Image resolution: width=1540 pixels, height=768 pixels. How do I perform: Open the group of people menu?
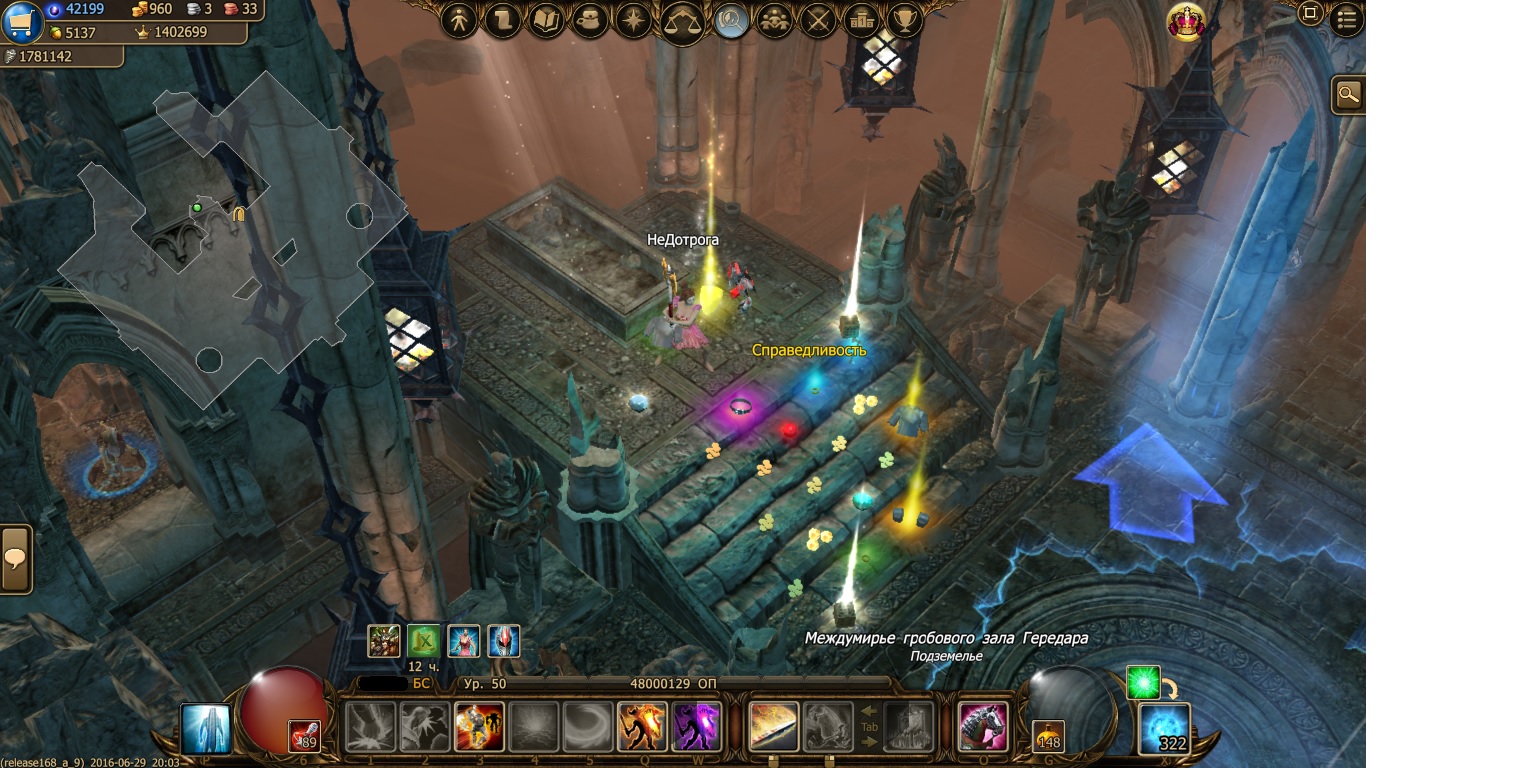[x=775, y=20]
